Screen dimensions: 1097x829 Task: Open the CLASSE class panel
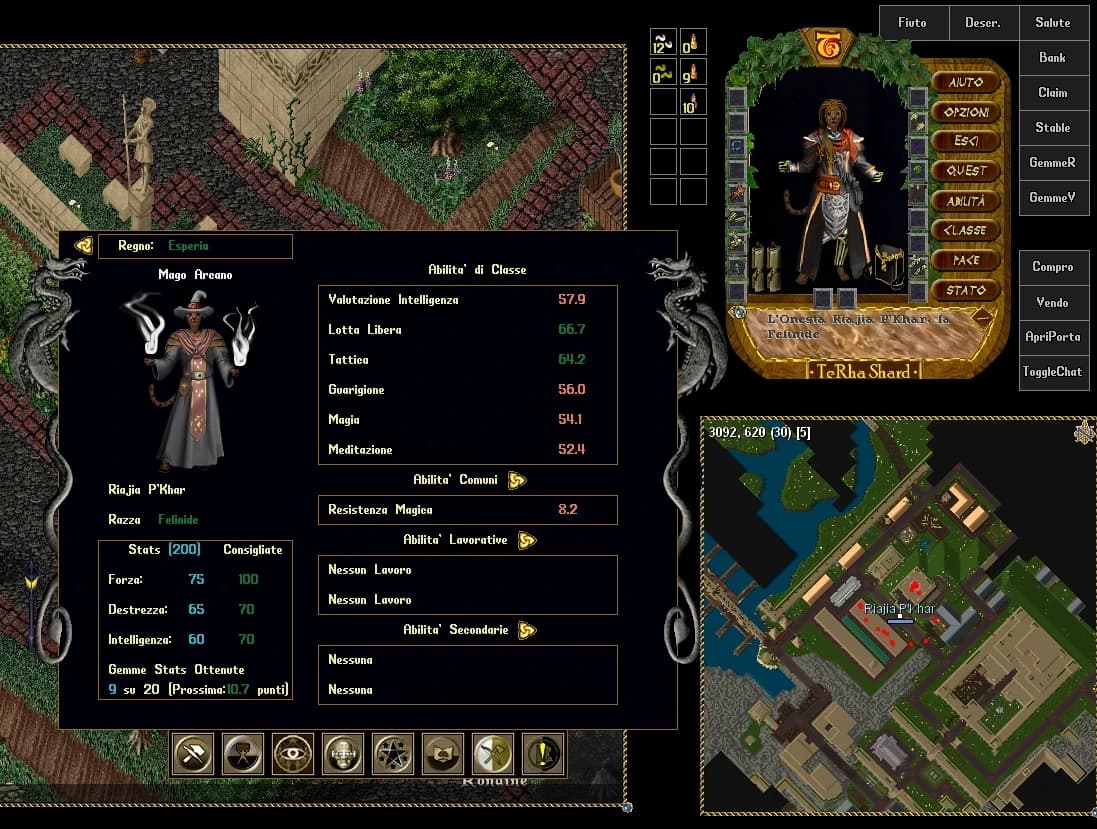pos(966,230)
